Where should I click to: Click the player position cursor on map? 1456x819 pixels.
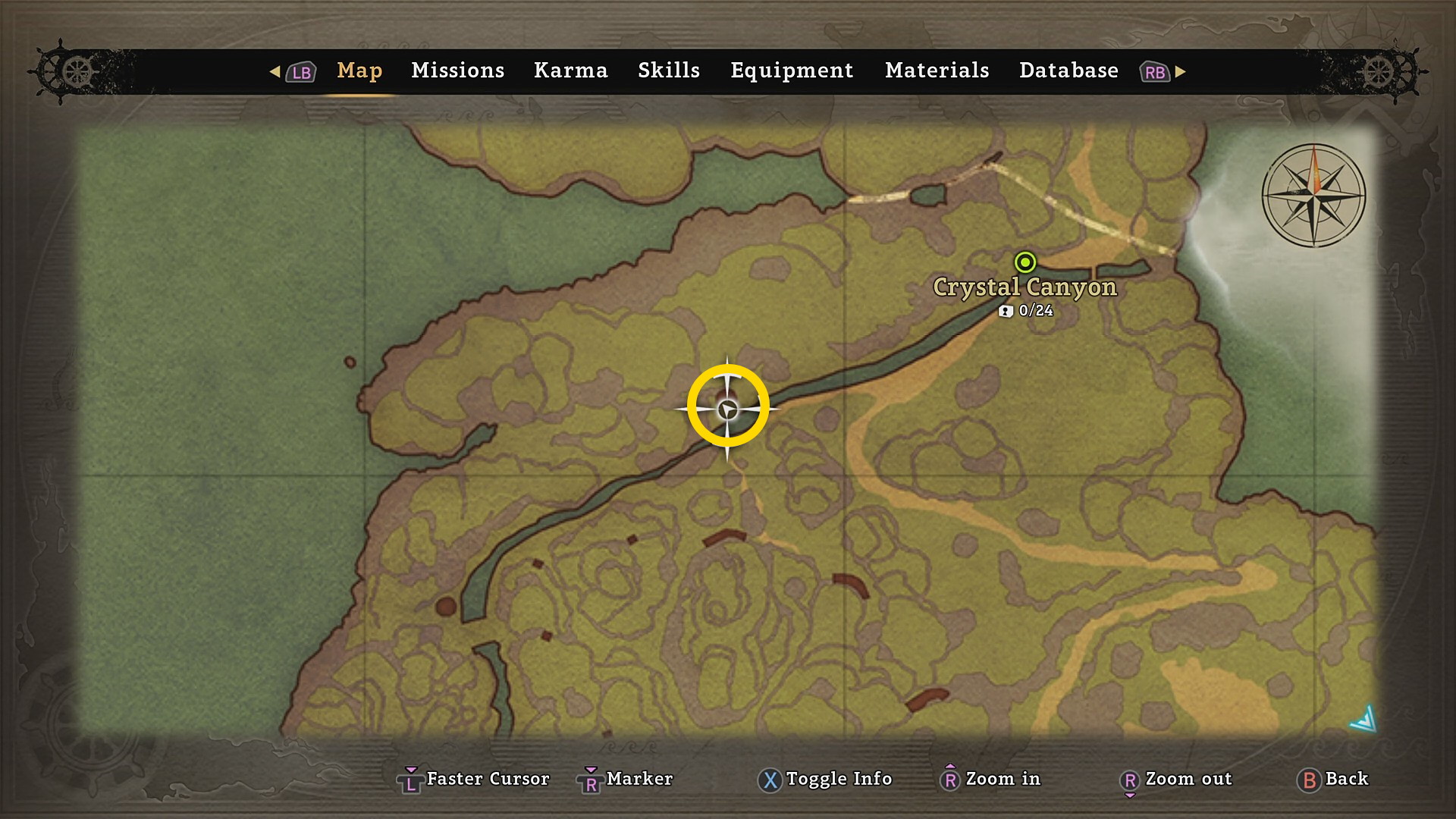click(727, 409)
